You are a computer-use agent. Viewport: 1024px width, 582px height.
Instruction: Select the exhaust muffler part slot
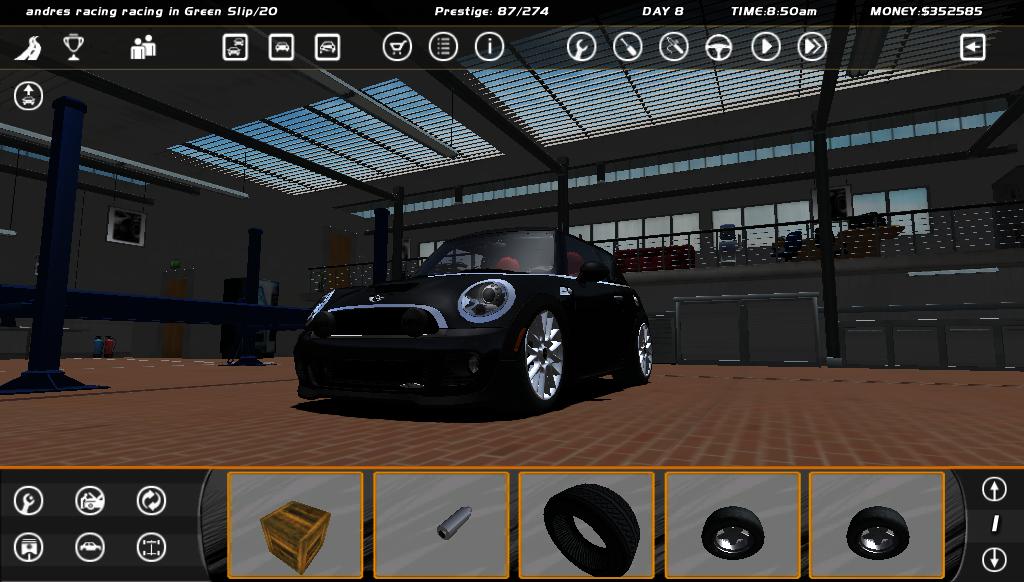point(441,525)
